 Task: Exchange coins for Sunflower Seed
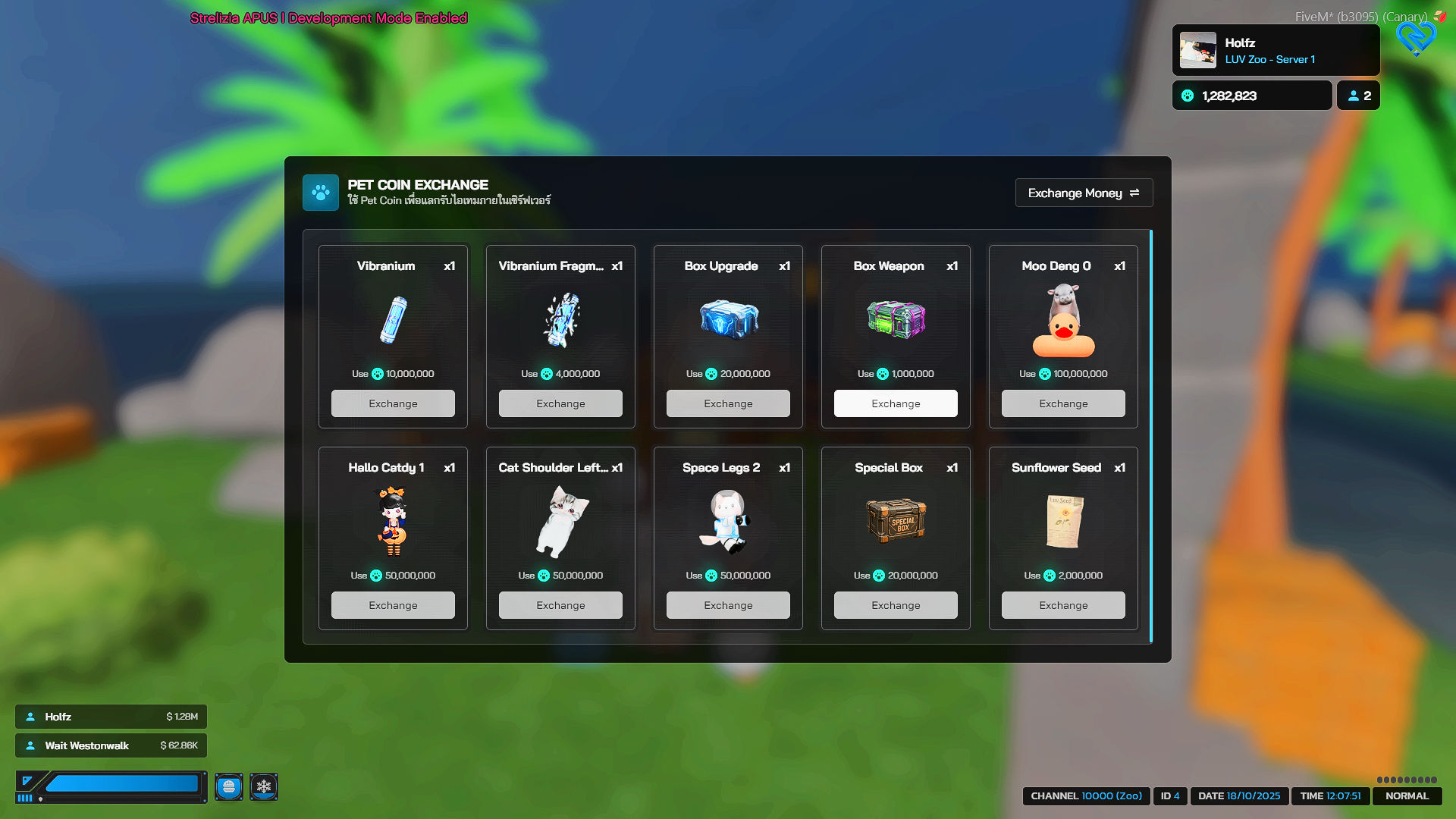(x=1063, y=605)
